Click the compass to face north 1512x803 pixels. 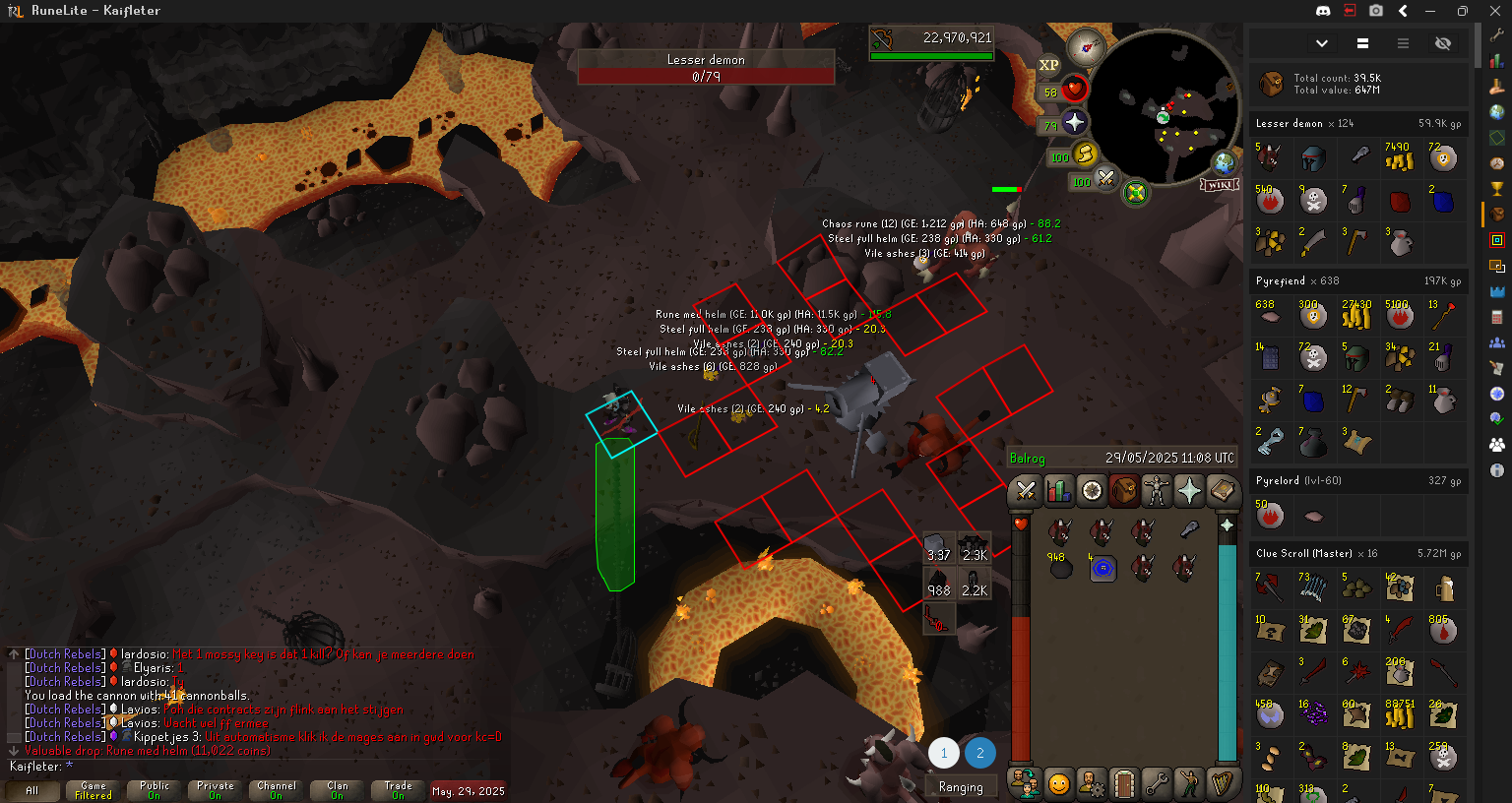click(1087, 46)
